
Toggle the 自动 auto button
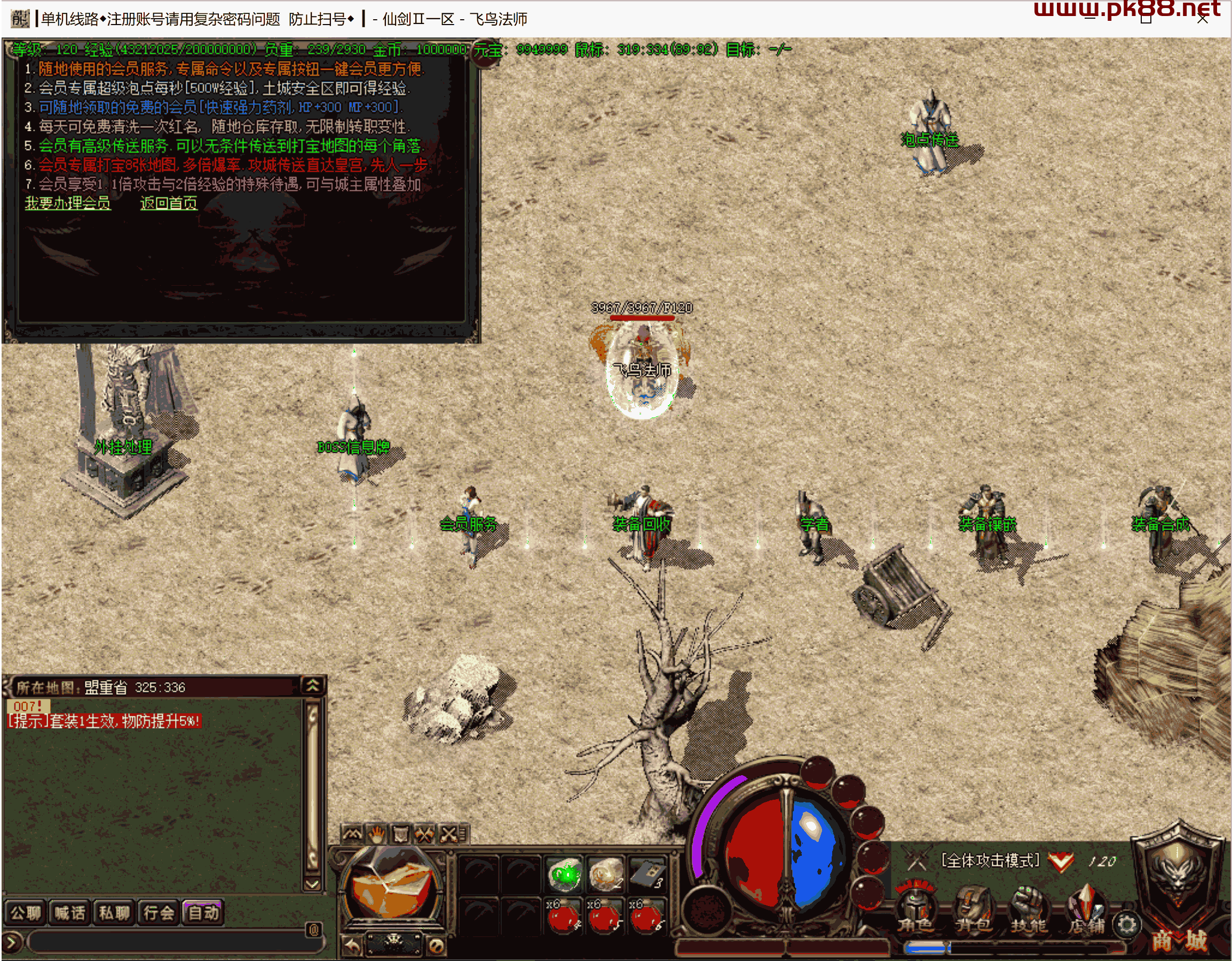(x=203, y=912)
